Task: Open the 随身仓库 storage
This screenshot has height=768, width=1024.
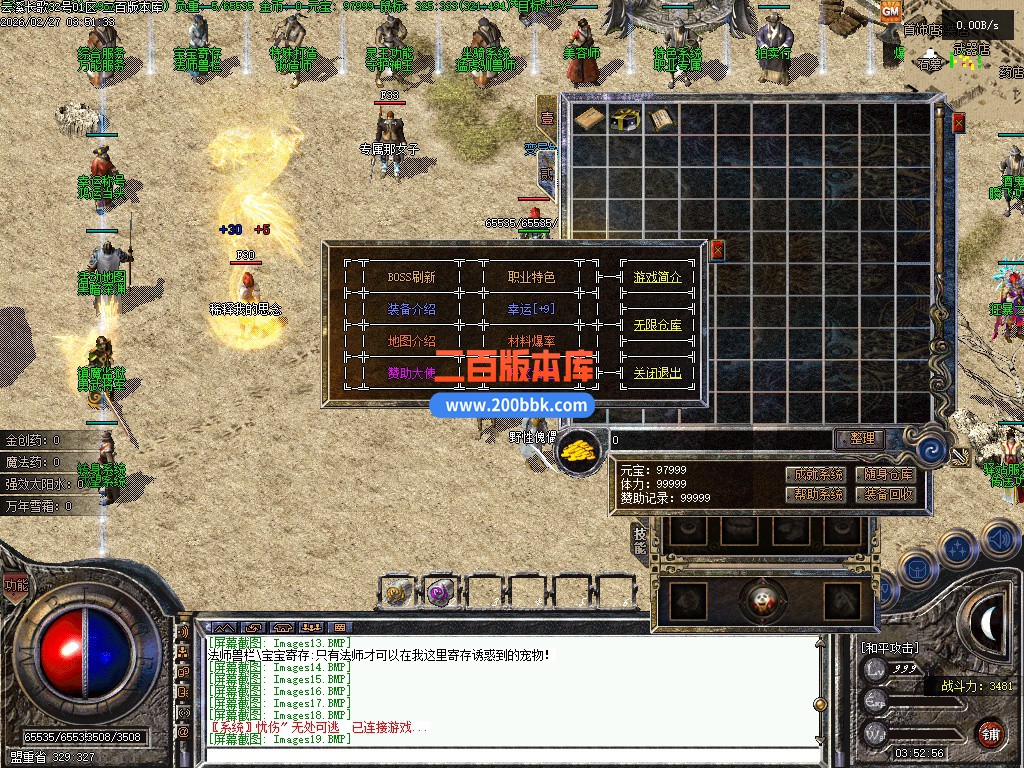Action: [x=889, y=474]
